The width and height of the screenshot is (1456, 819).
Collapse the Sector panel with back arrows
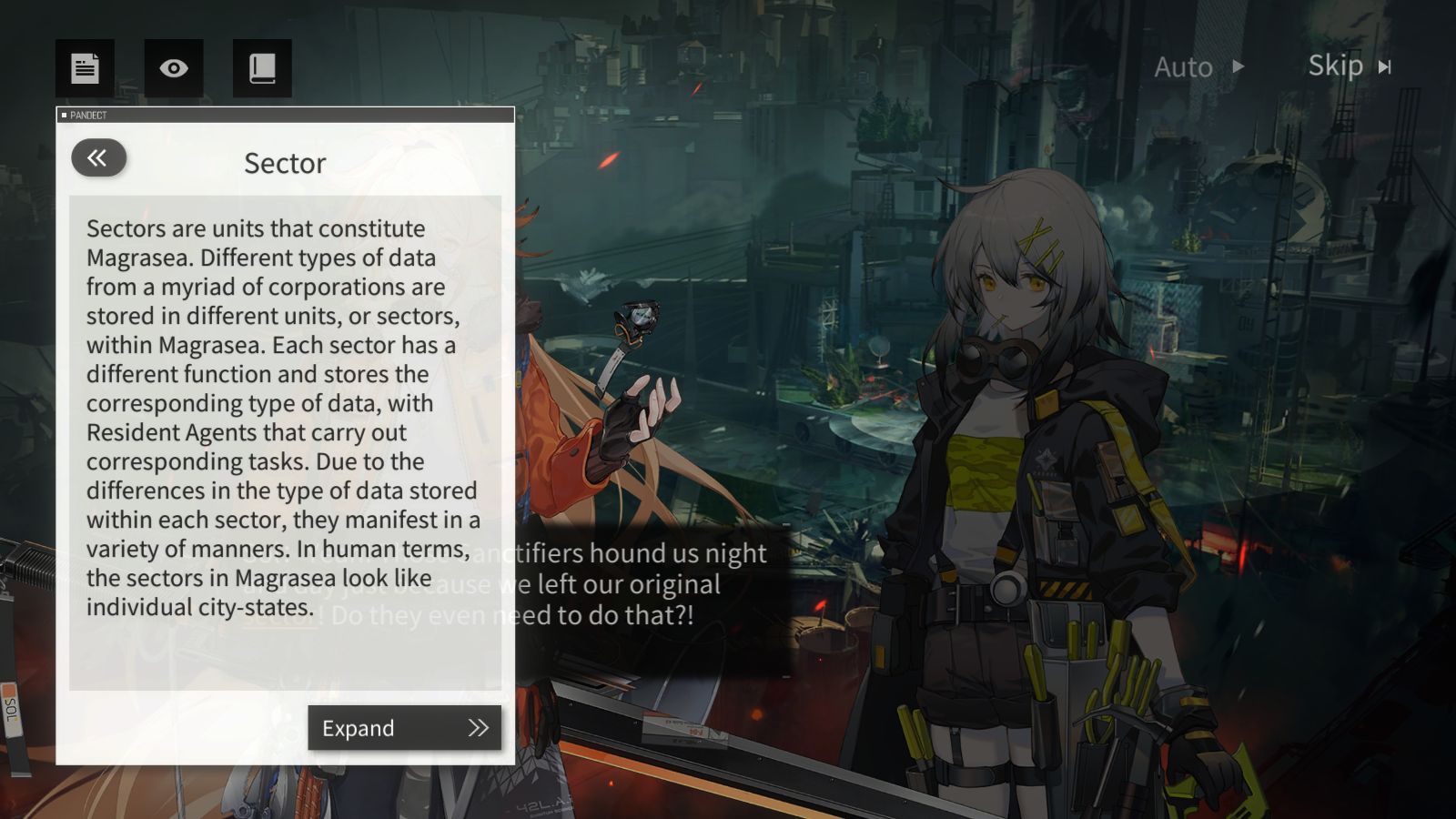[x=98, y=158]
